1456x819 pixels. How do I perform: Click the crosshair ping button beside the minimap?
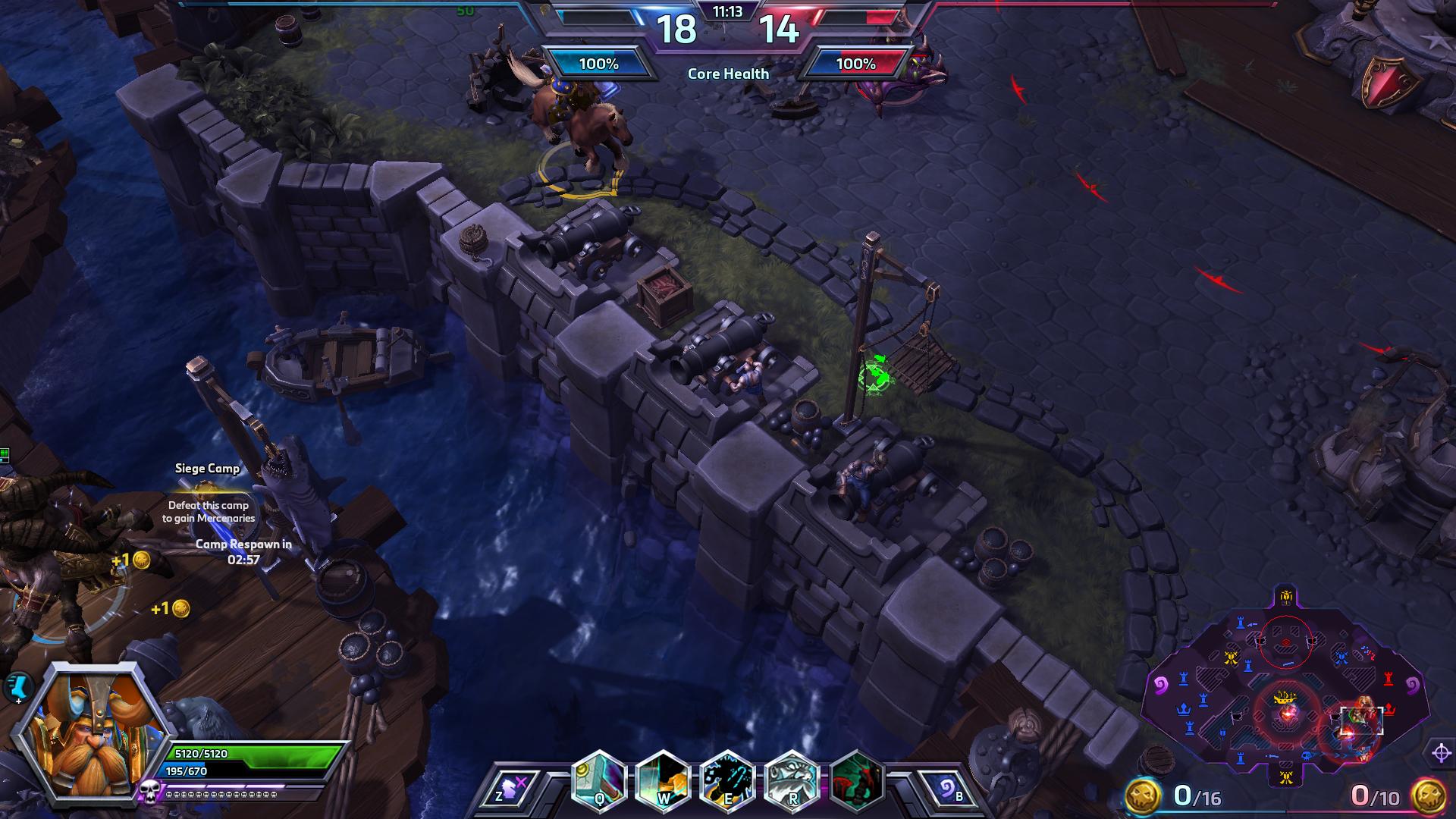point(1441,753)
